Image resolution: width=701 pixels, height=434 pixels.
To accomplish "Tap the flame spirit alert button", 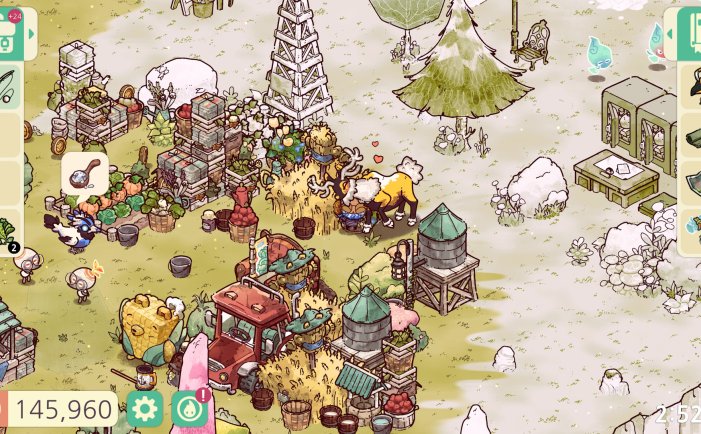I will coord(188,408).
